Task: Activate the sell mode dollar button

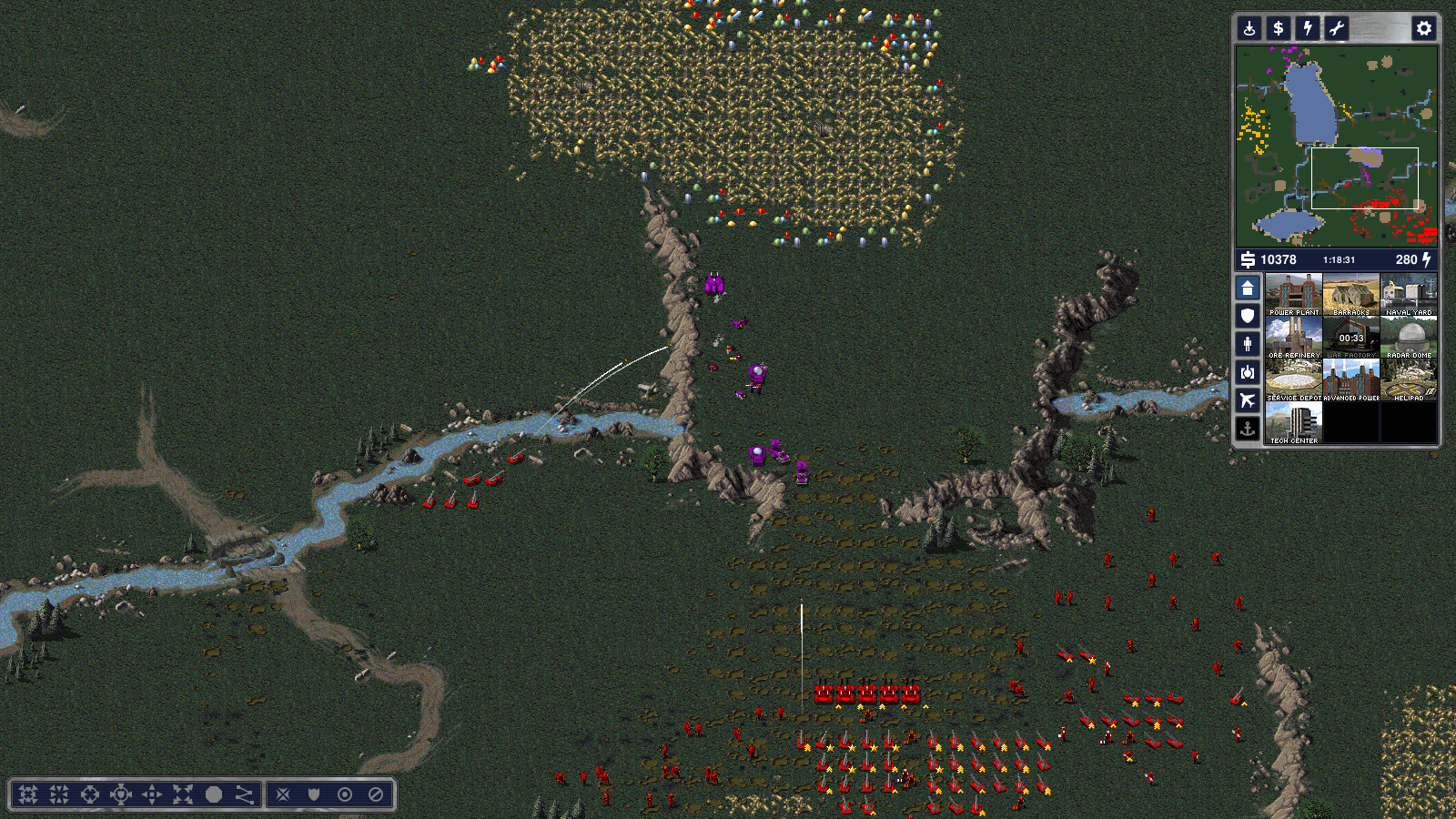Action: tap(1279, 28)
